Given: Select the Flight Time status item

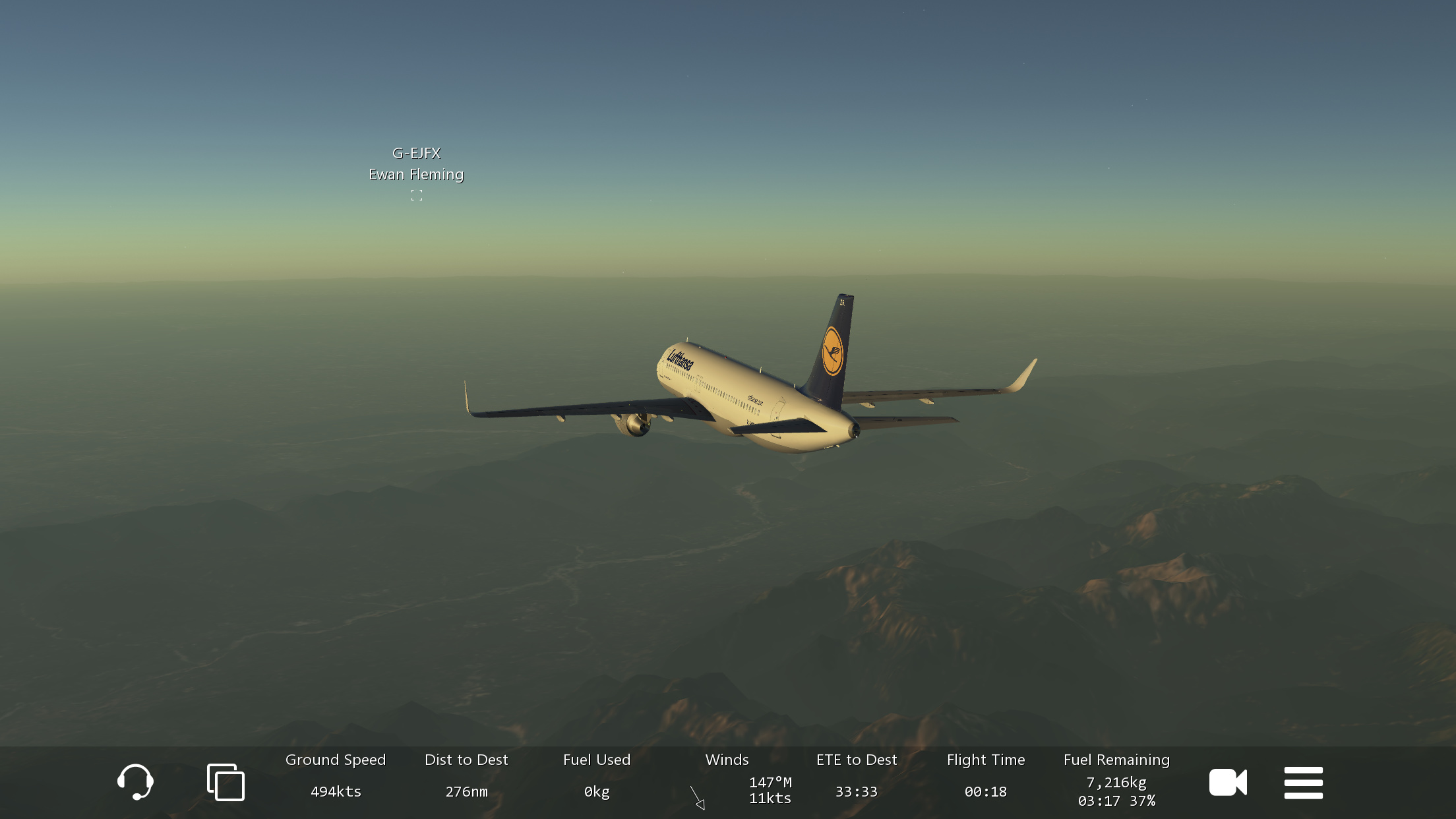Looking at the screenshot, I should 986,776.
